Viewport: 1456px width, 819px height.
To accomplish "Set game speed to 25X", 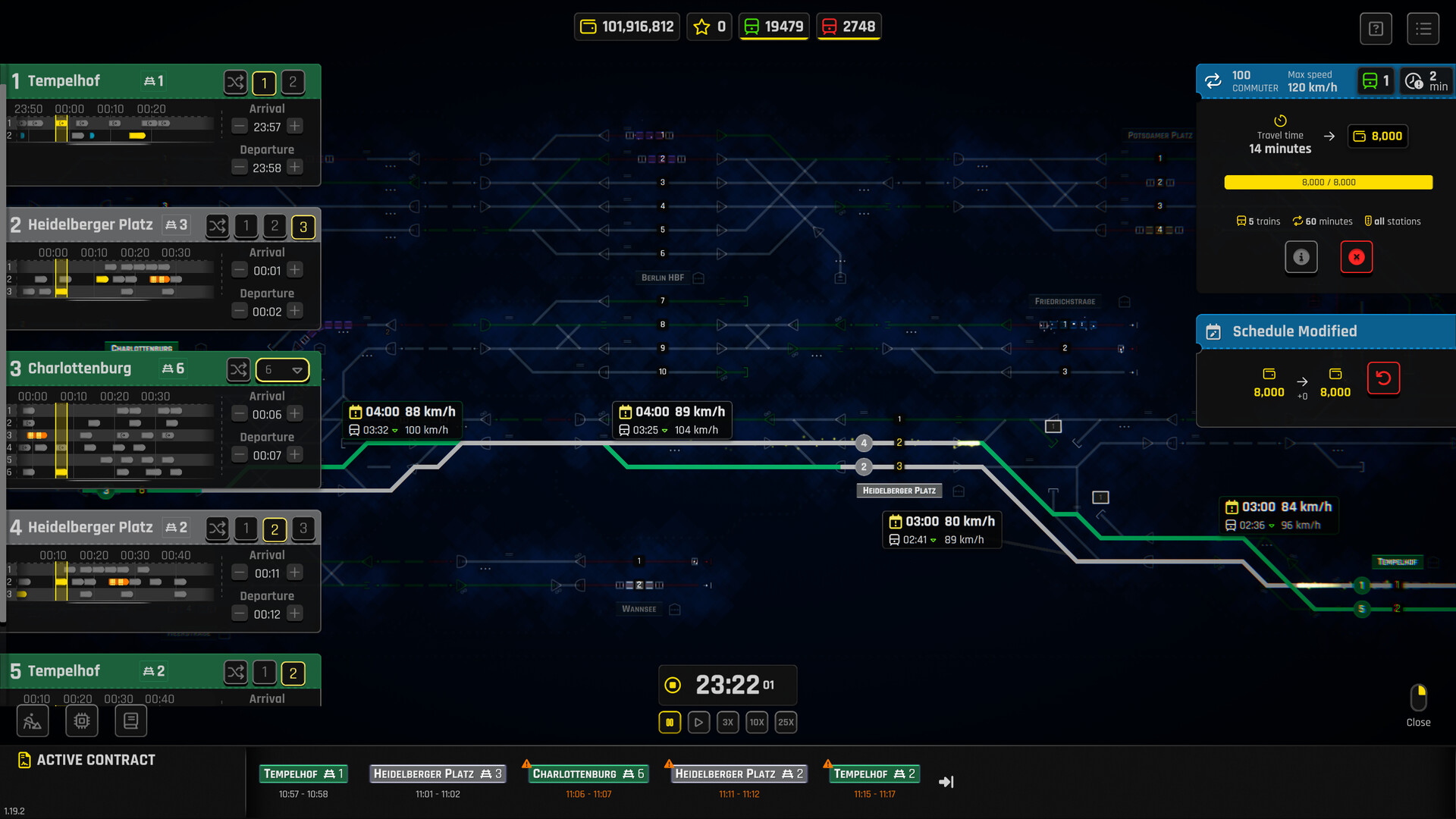I will 786,722.
